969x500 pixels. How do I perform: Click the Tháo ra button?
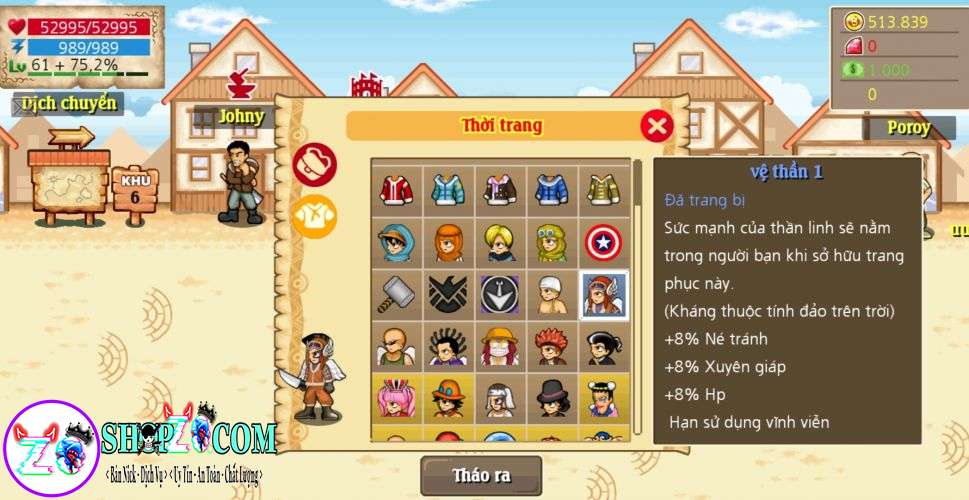(x=481, y=475)
